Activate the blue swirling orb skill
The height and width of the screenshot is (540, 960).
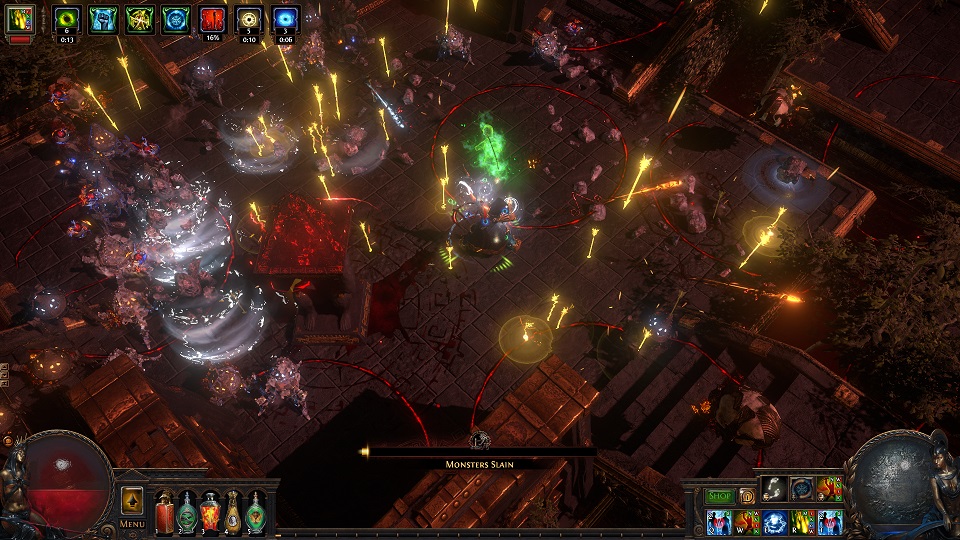[774, 522]
